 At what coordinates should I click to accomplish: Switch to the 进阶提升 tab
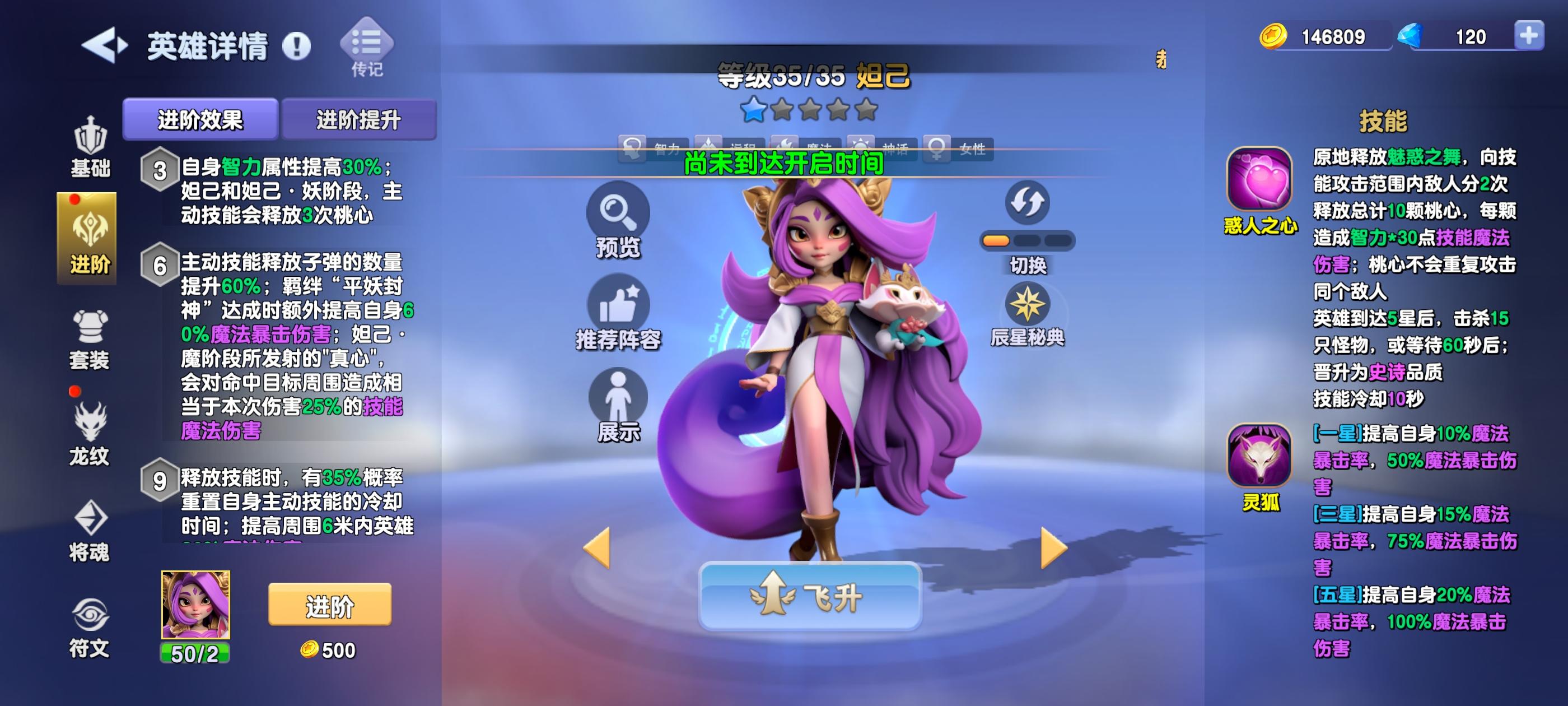coord(359,119)
